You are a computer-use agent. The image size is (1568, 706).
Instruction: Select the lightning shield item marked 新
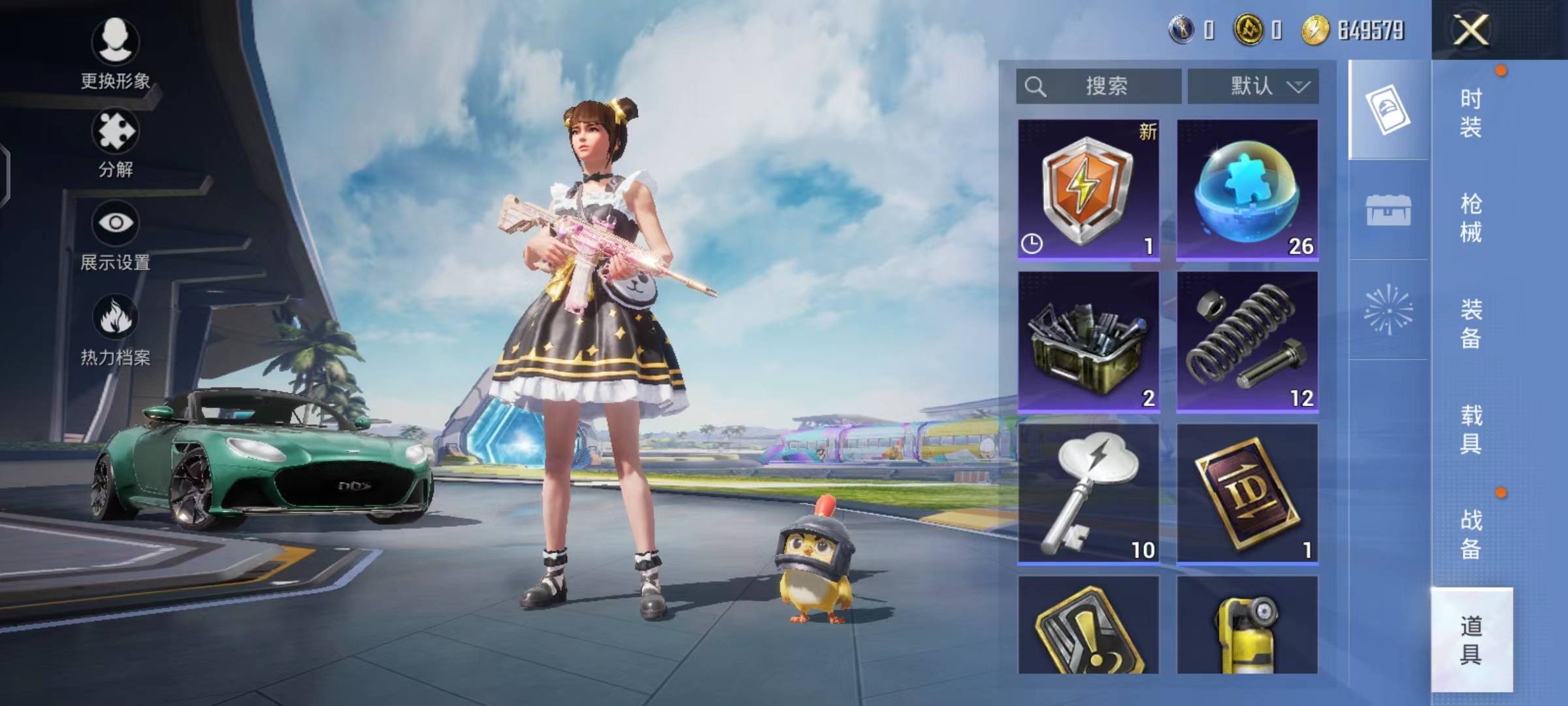click(x=1088, y=190)
